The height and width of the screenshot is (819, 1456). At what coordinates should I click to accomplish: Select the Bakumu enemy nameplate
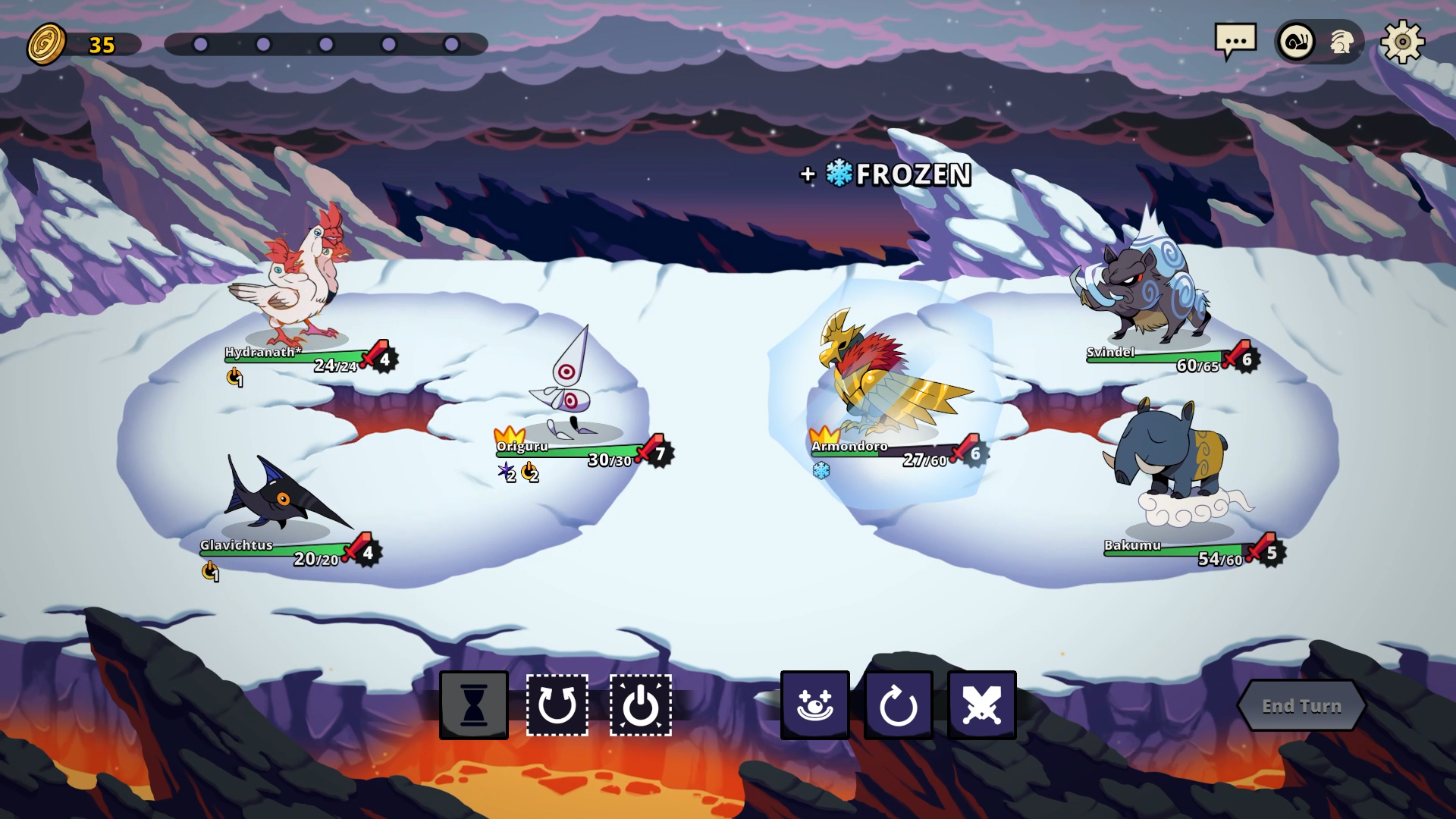coord(1132,545)
